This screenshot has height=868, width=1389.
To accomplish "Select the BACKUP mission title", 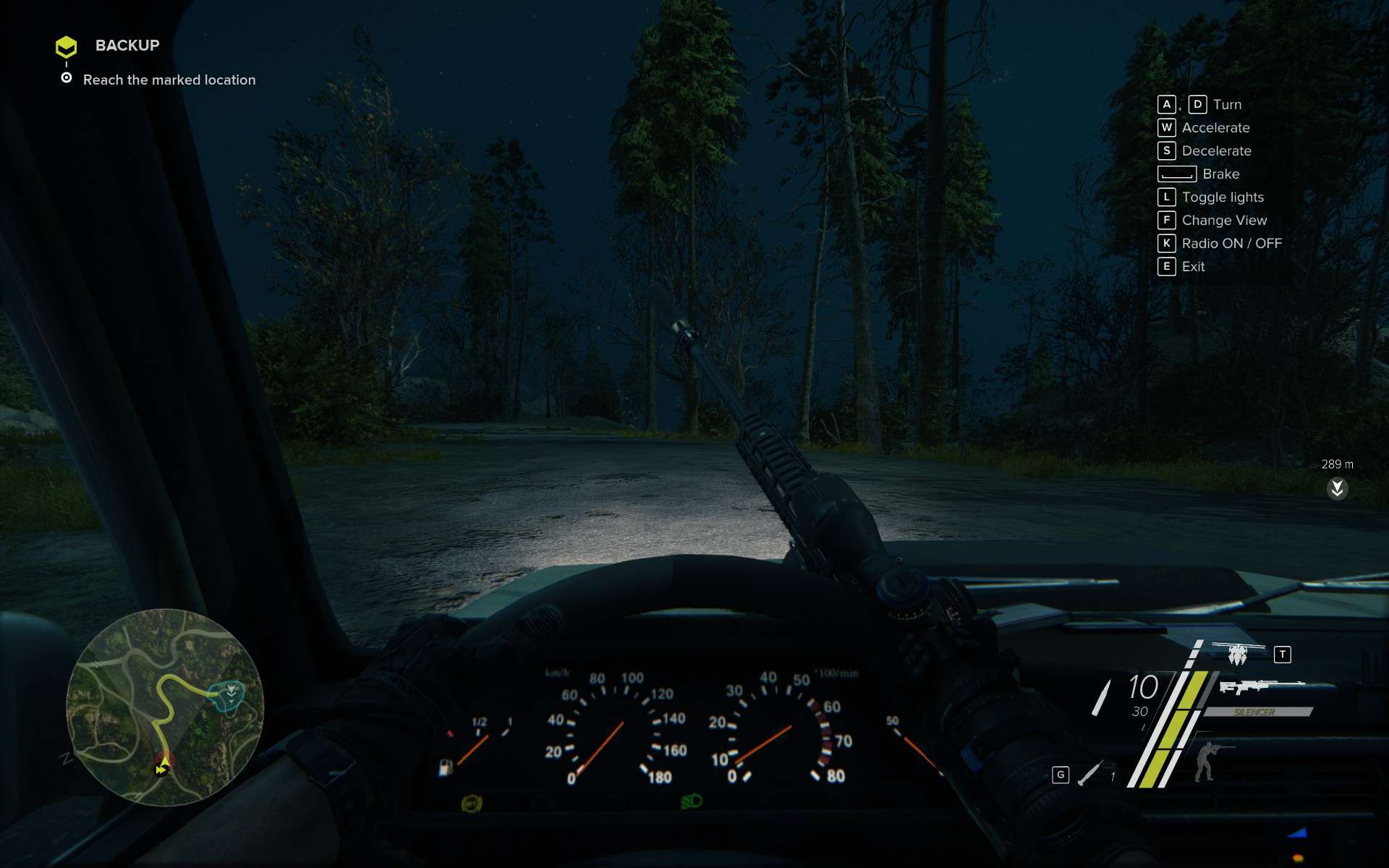I will 127,46.
